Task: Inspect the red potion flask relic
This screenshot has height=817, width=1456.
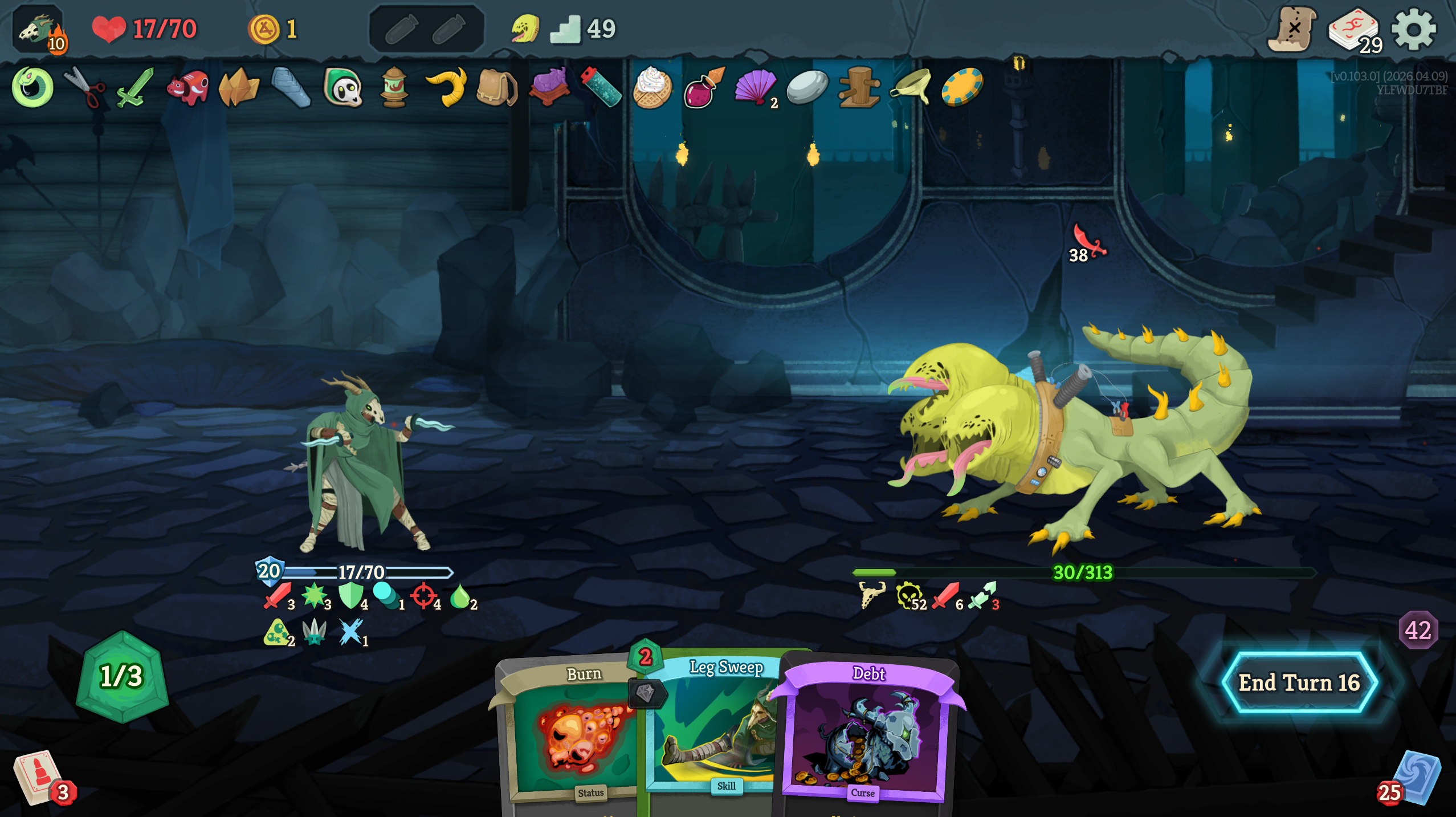Action: tap(704, 87)
